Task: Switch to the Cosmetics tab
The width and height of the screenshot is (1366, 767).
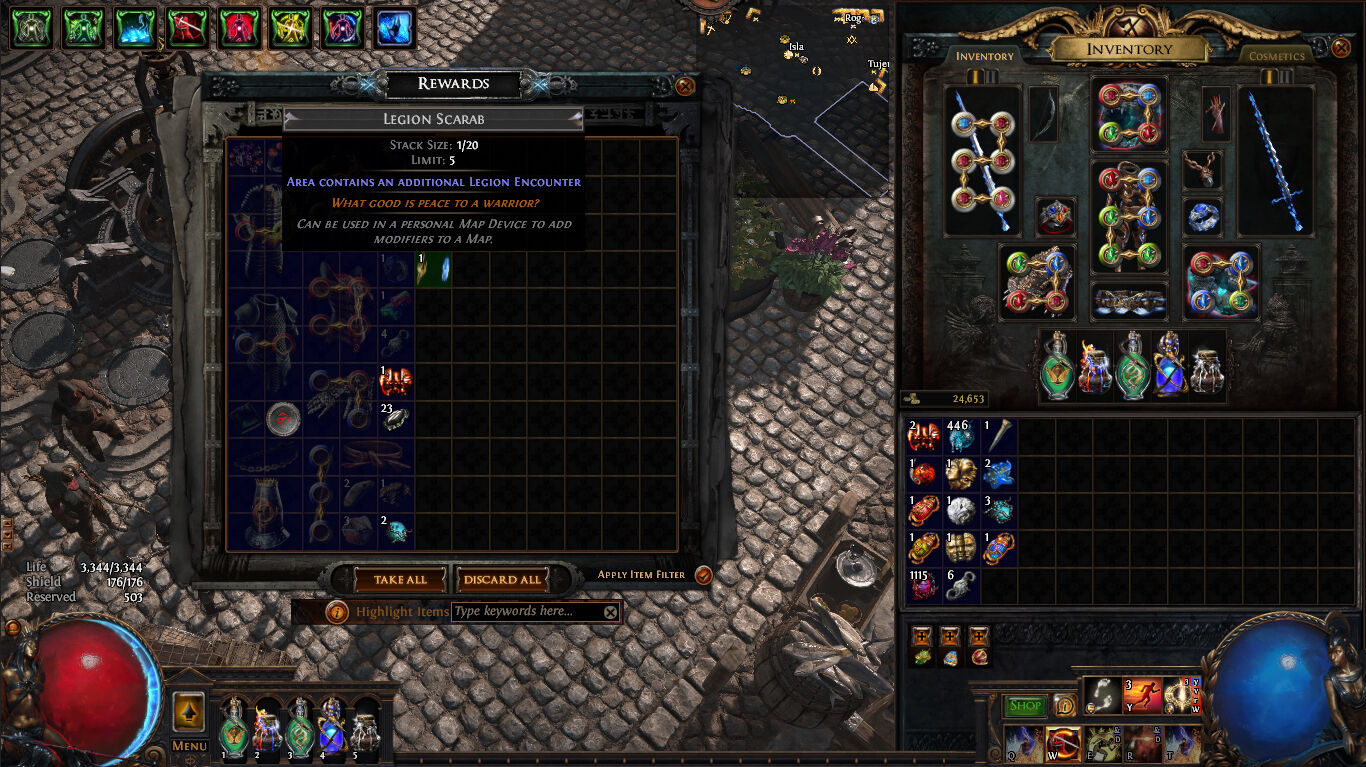Action: 1276,56
